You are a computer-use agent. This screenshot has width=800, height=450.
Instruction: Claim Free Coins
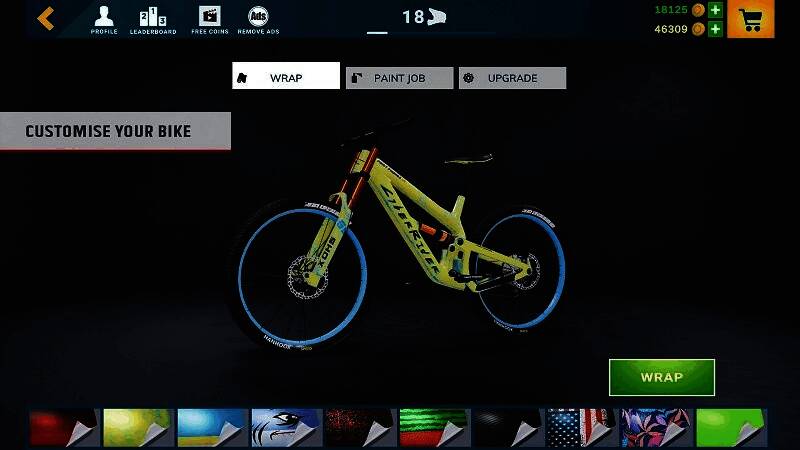[x=210, y=19]
